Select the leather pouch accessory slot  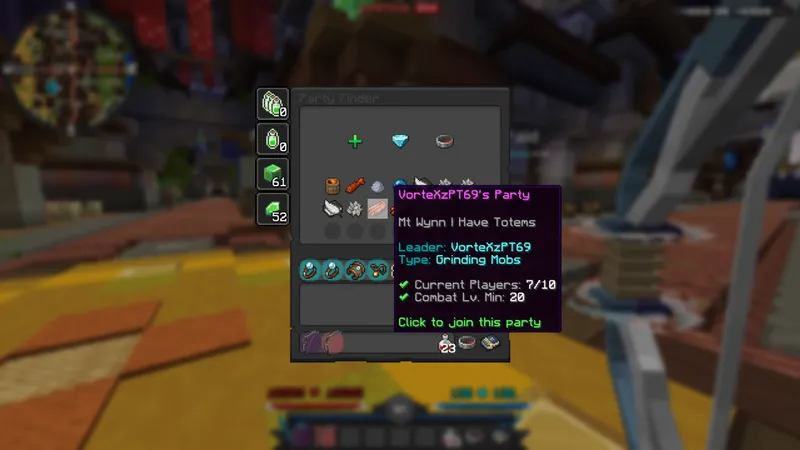pyautogui.click(x=354, y=270)
